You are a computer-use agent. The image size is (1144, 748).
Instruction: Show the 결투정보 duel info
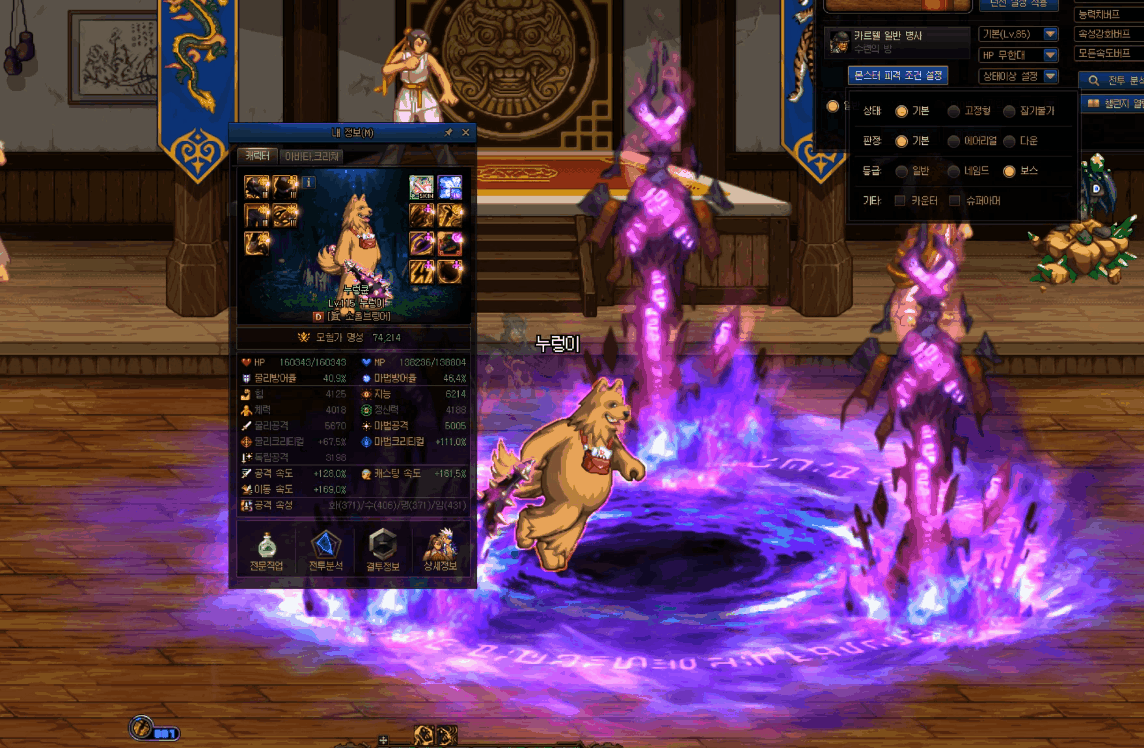[383, 551]
